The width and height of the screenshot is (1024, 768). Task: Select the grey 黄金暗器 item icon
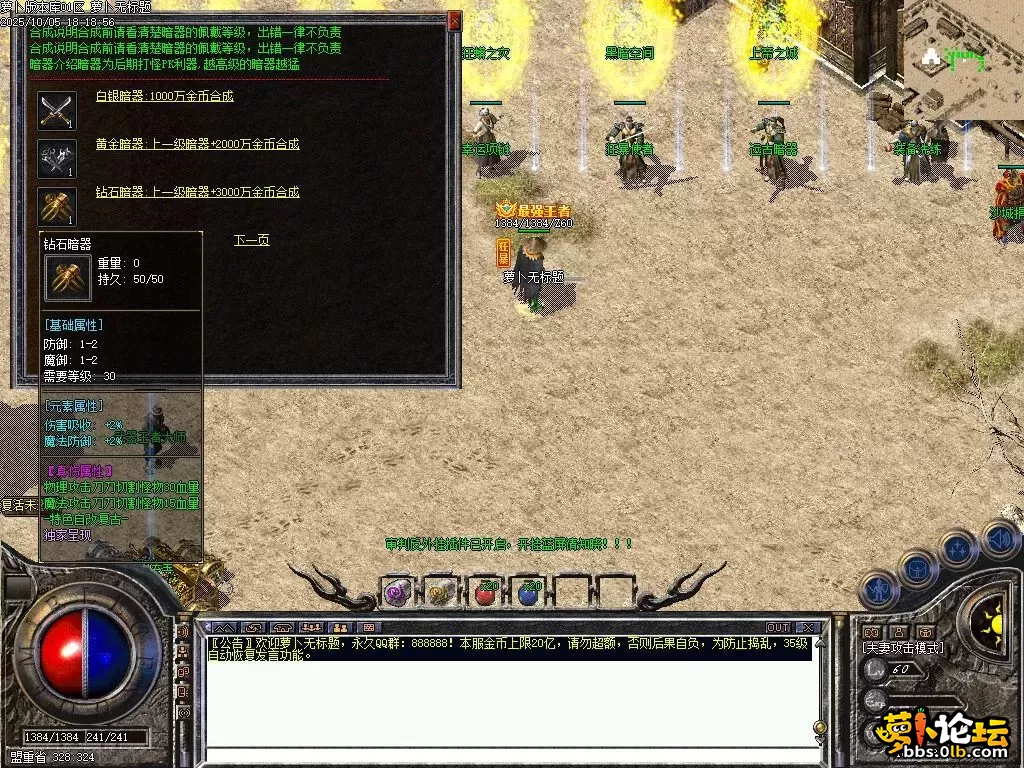[x=57, y=158]
